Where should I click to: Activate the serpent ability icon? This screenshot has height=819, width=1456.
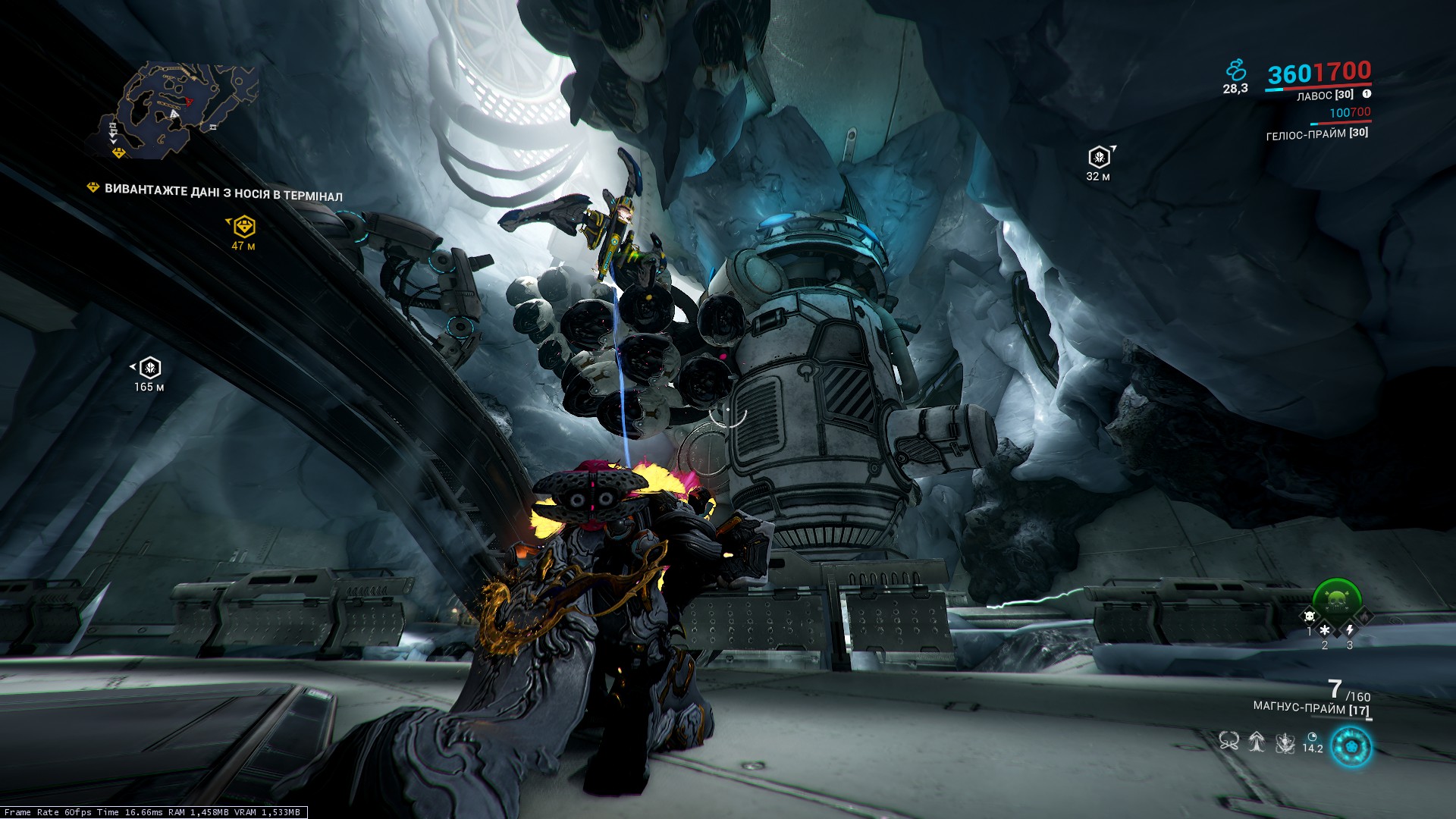point(1229,741)
